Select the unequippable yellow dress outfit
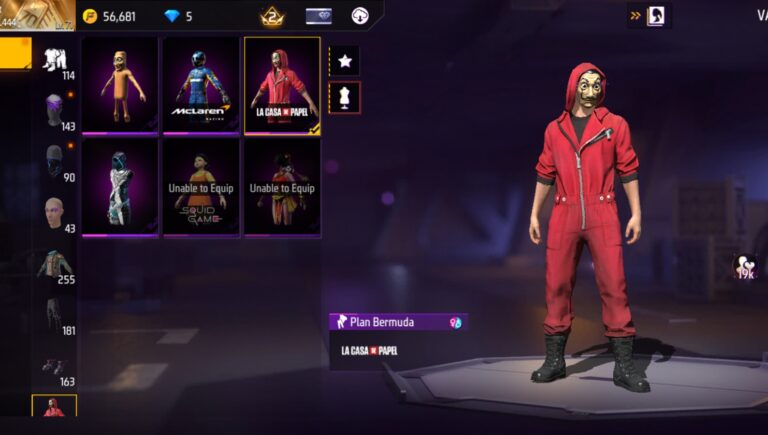The width and height of the screenshot is (768, 435). point(283,186)
